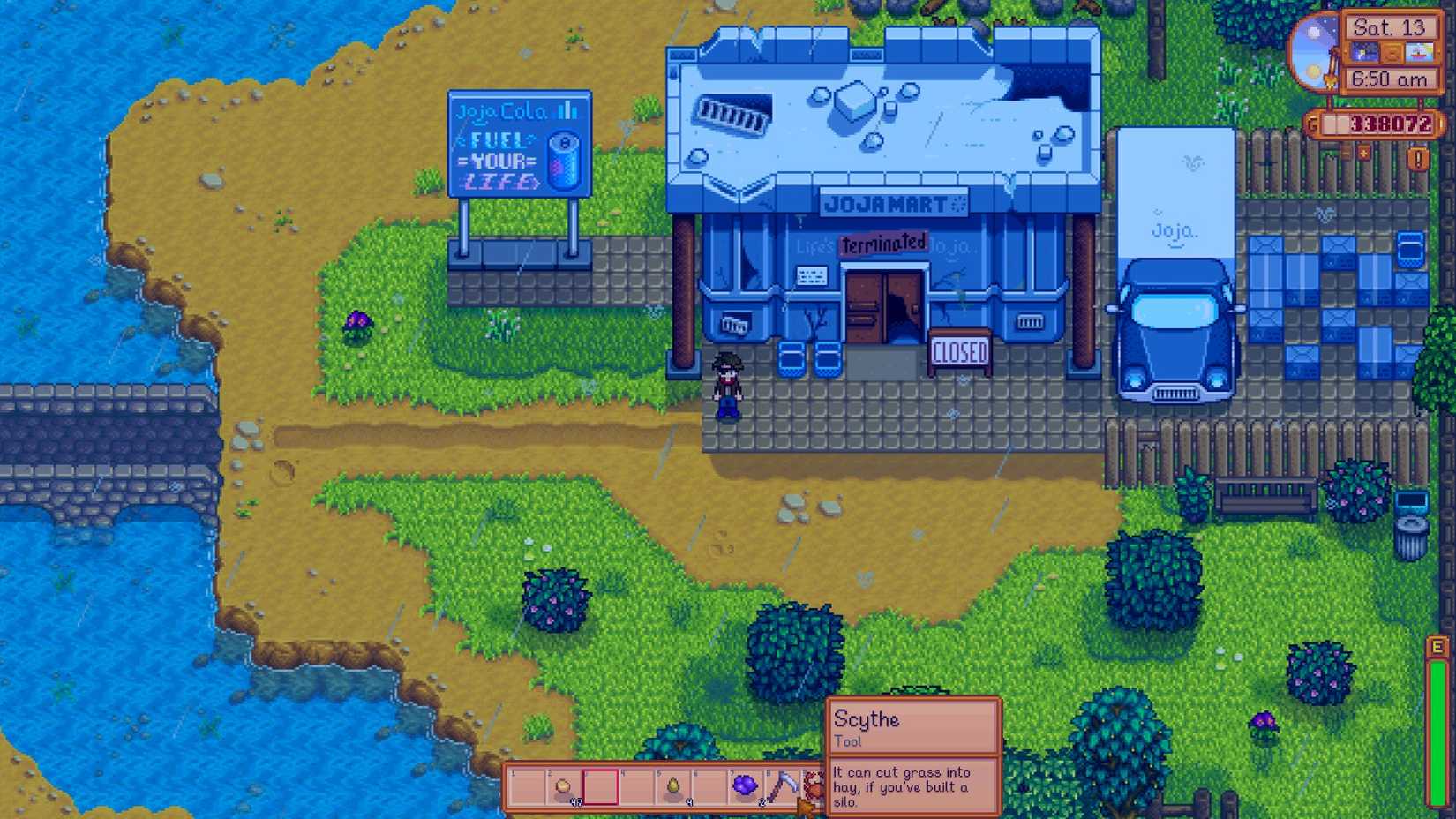Screen dimensions: 1456x819
Task: Select the pickaxe in the toolbar
Action: 782,784
